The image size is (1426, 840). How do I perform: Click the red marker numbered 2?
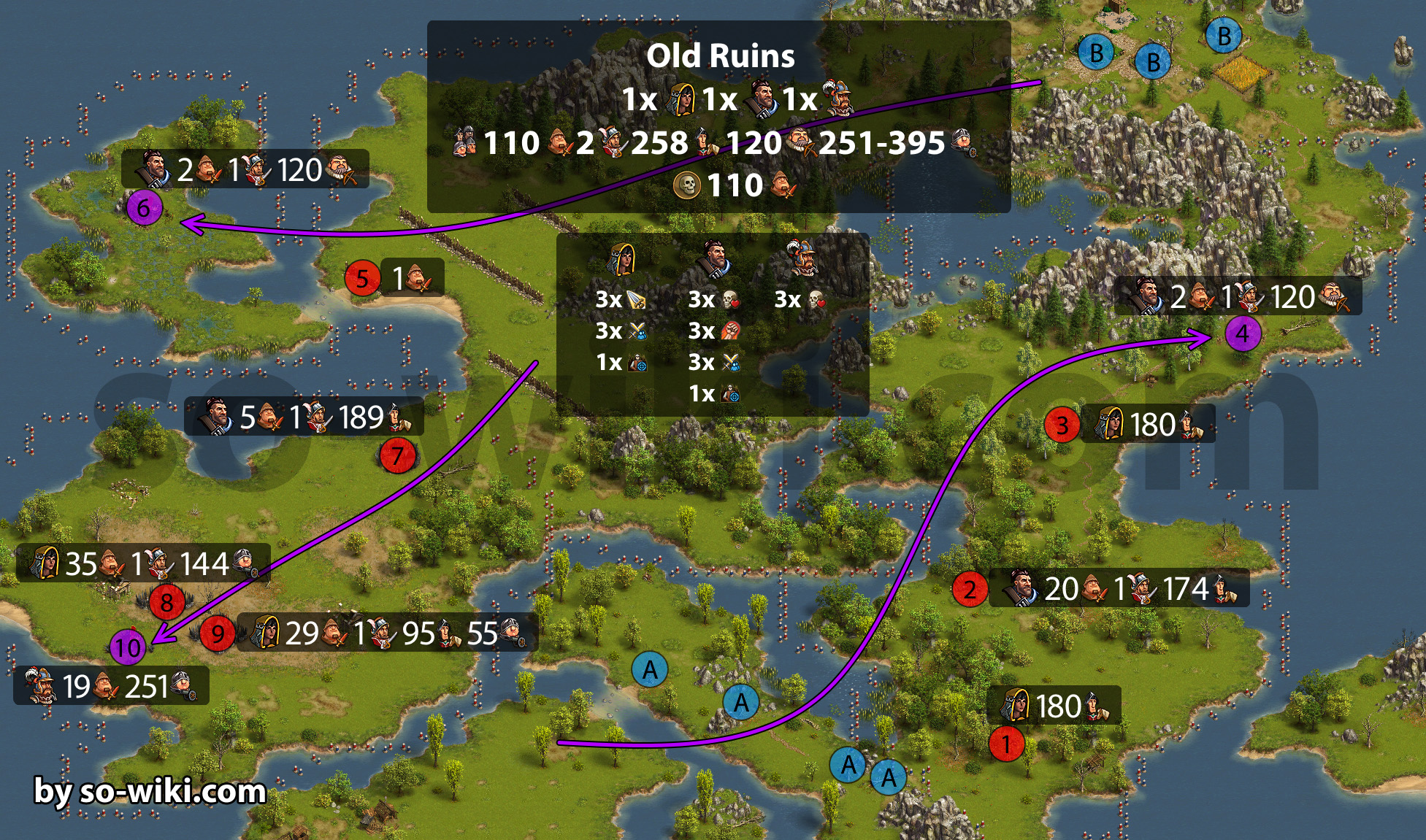click(x=970, y=589)
